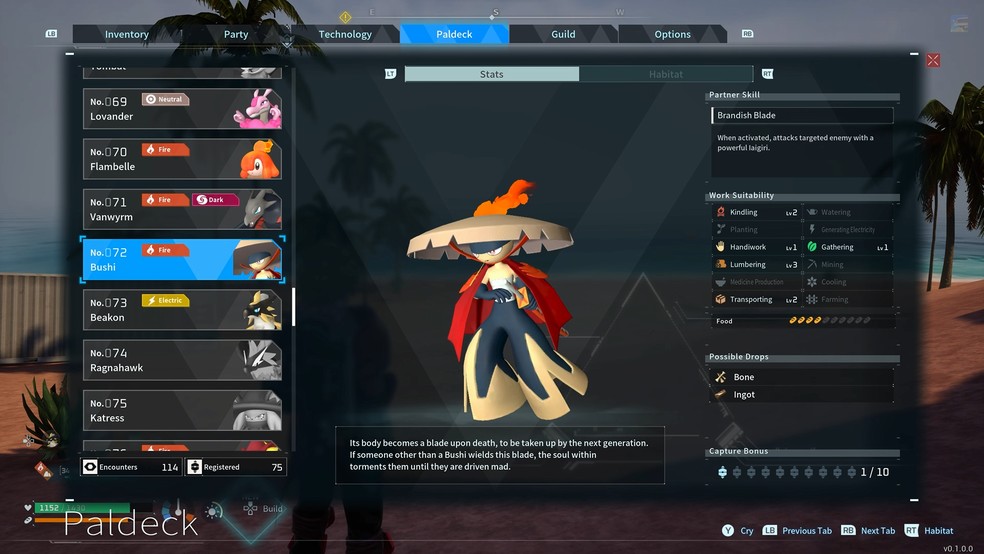
Task: Go to the Technology tab
Action: (x=345, y=34)
